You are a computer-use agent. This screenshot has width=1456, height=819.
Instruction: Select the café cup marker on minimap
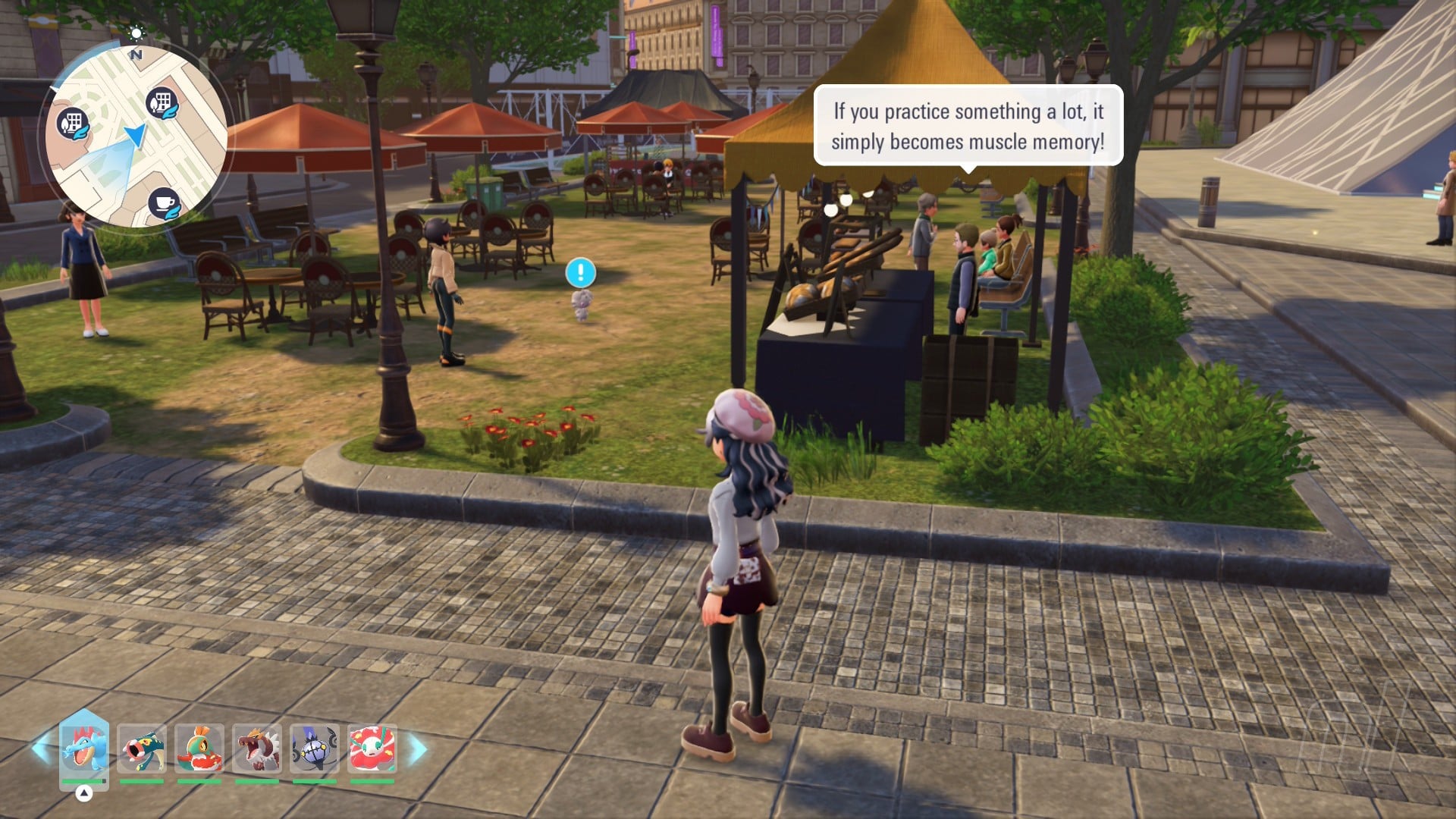(164, 203)
